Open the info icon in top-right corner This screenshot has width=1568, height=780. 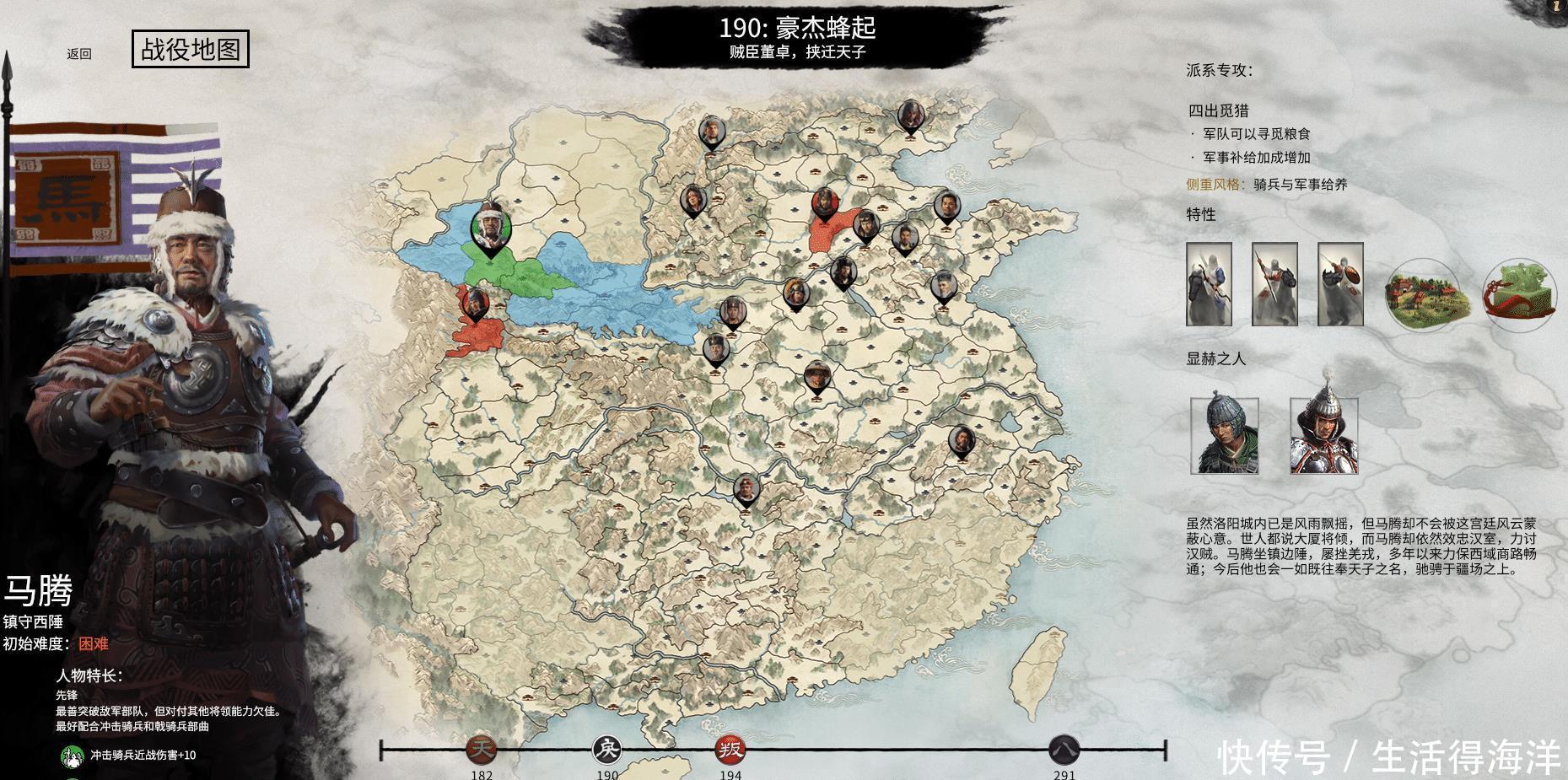point(1556,5)
